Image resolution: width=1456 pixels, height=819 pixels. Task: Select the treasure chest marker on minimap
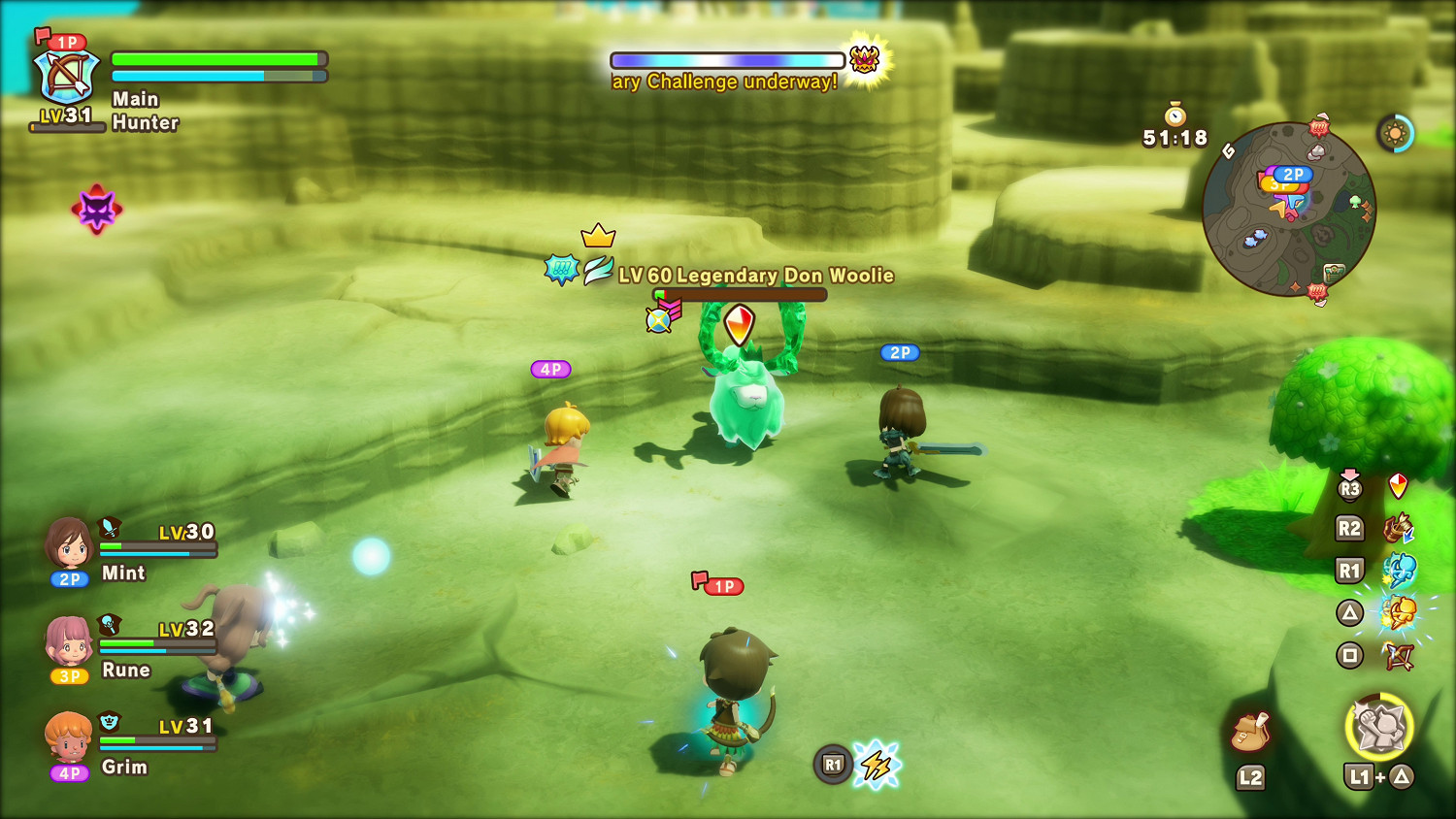1335,273
